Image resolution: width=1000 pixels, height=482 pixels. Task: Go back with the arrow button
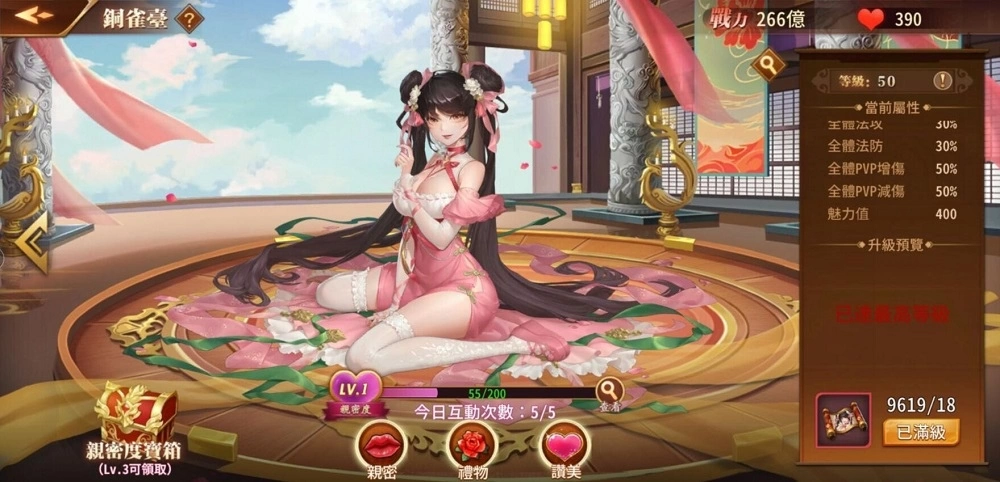[33, 15]
